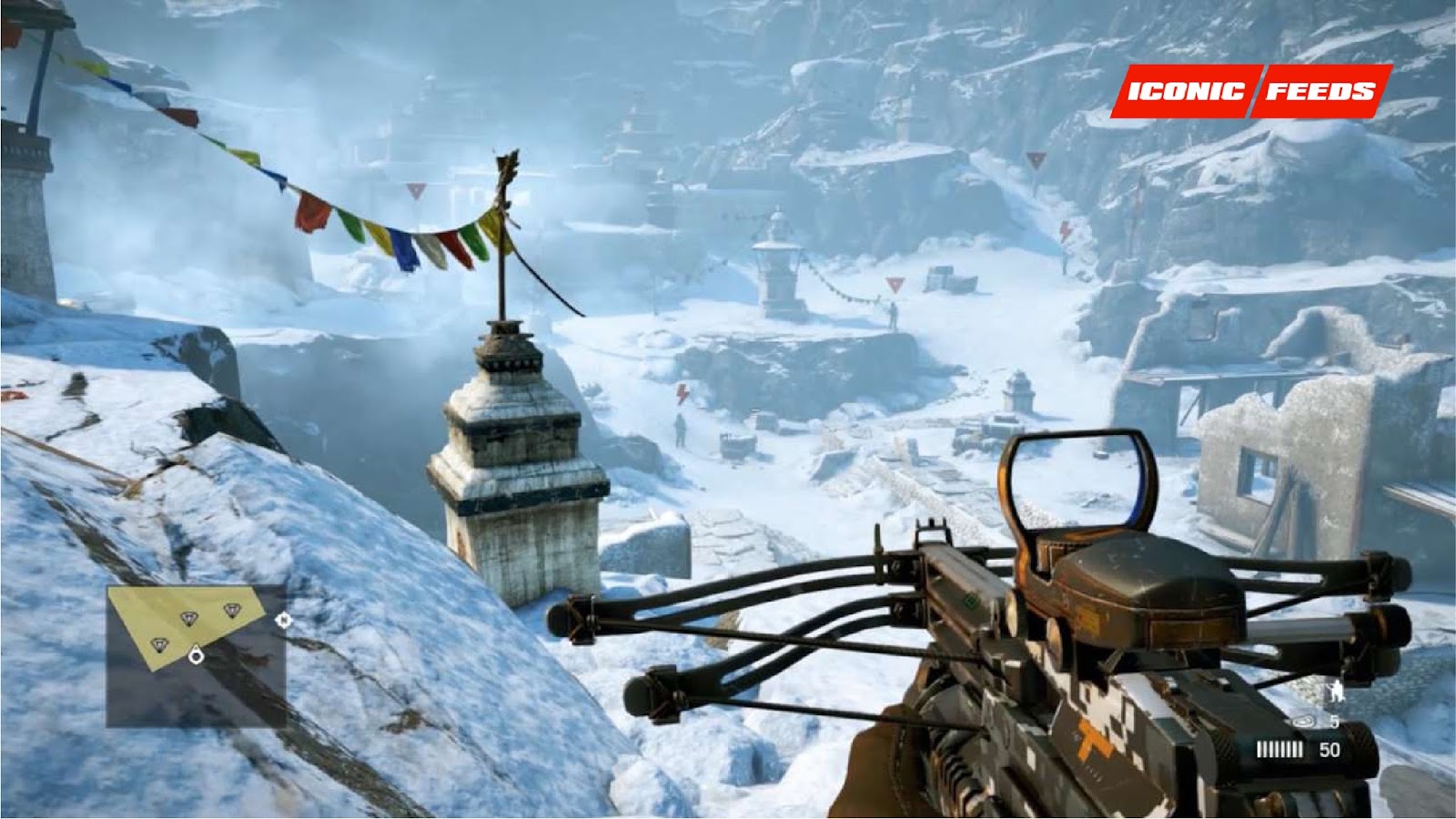Viewport: 1456px width, 819px height.
Task: Click the ICONIC FEEDS logo
Action: (1247, 90)
